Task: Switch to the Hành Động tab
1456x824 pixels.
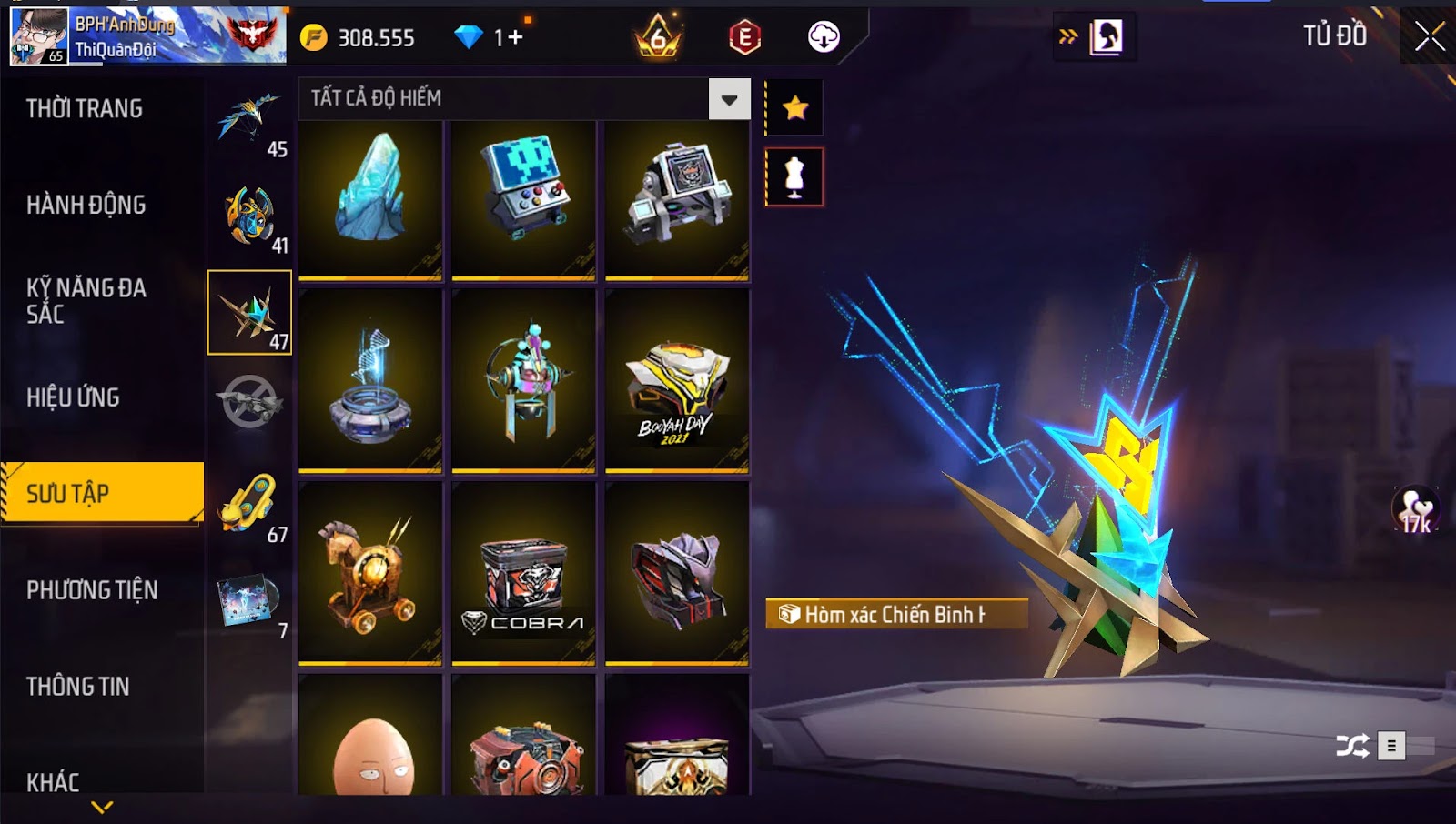Action: tap(86, 205)
